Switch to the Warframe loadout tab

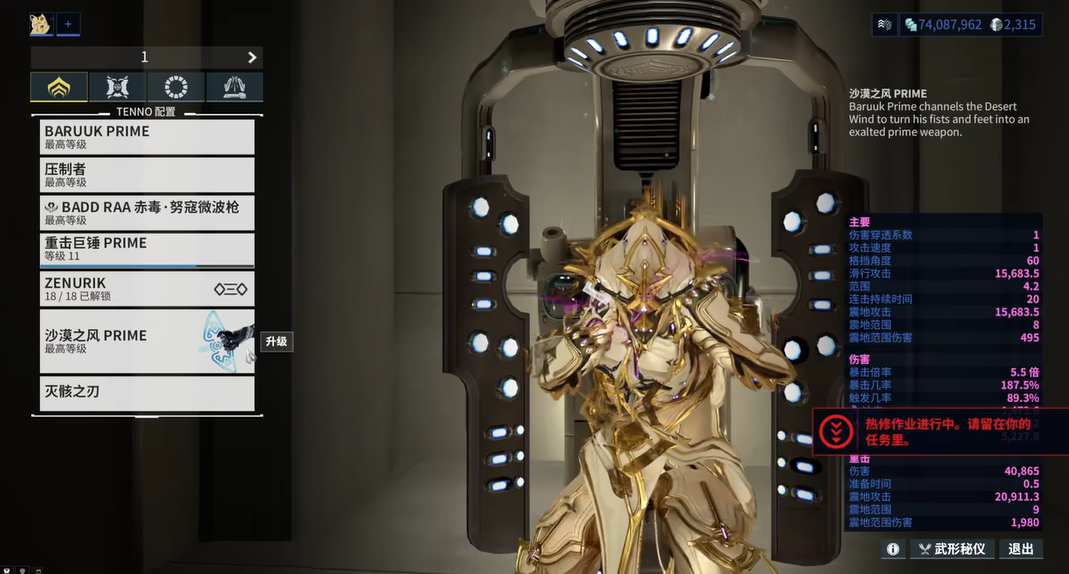coord(58,87)
